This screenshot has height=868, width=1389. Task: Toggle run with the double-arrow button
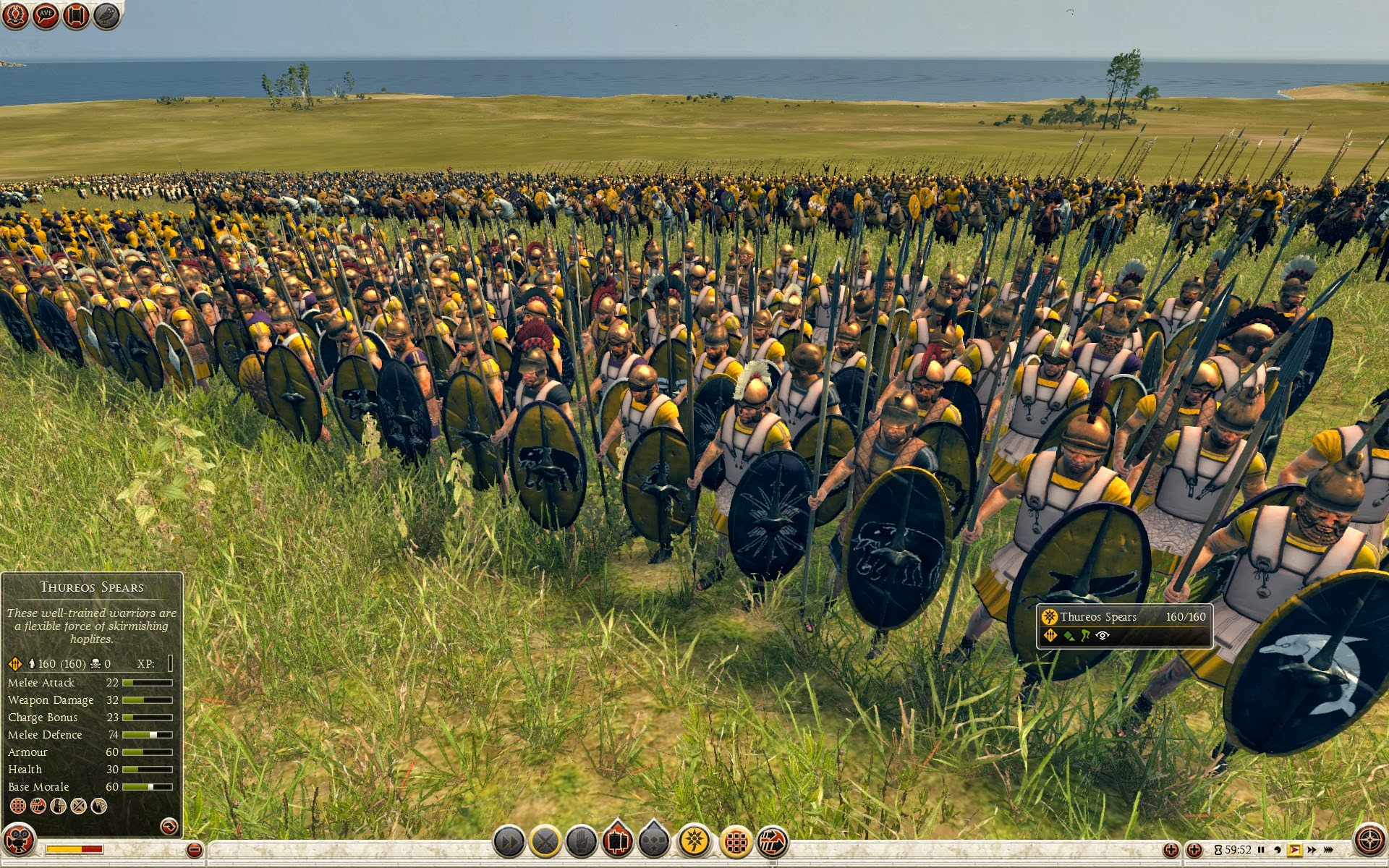[x=509, y=842]
